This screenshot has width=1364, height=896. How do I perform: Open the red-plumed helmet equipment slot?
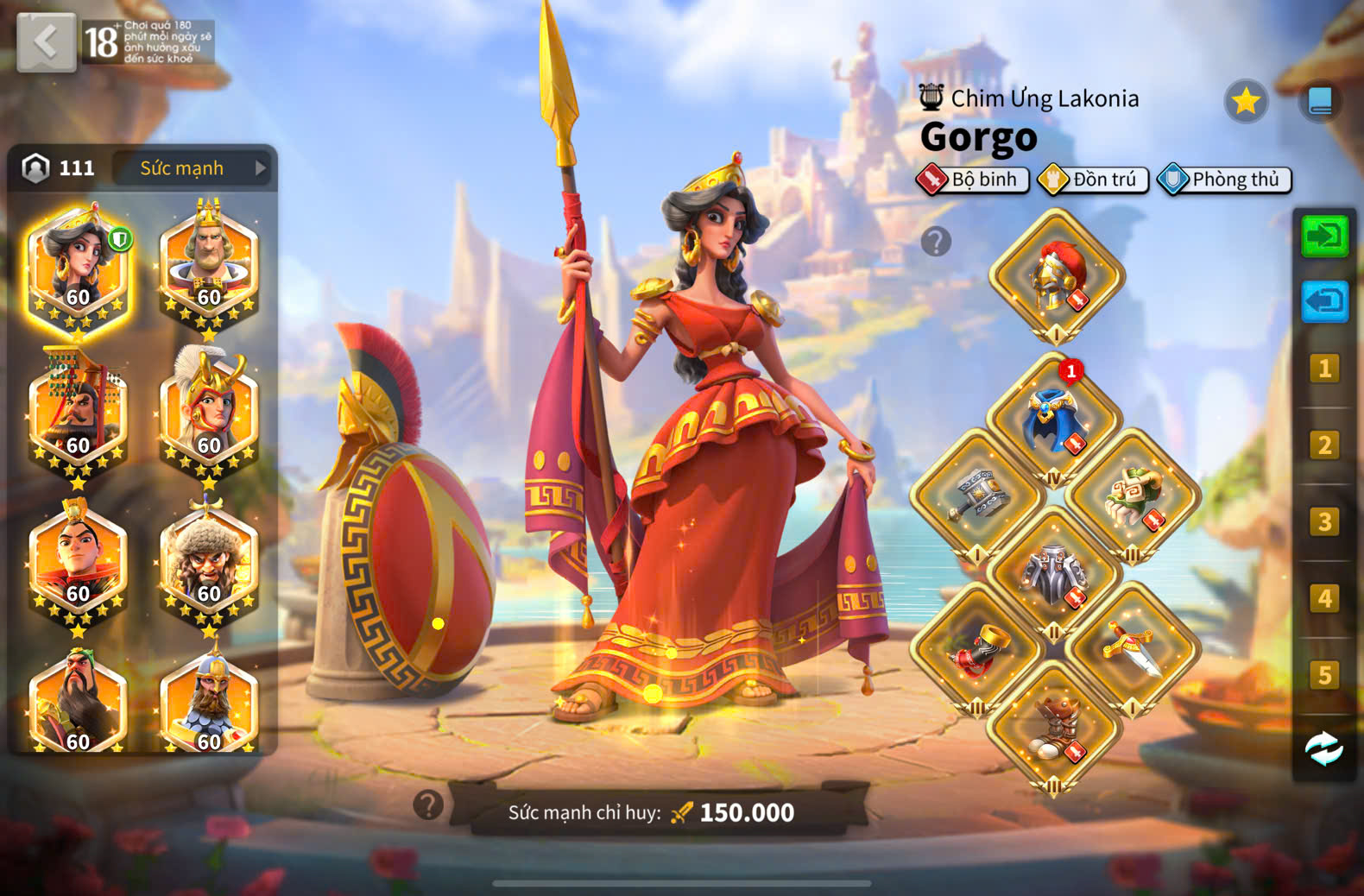pos(1057,276)
